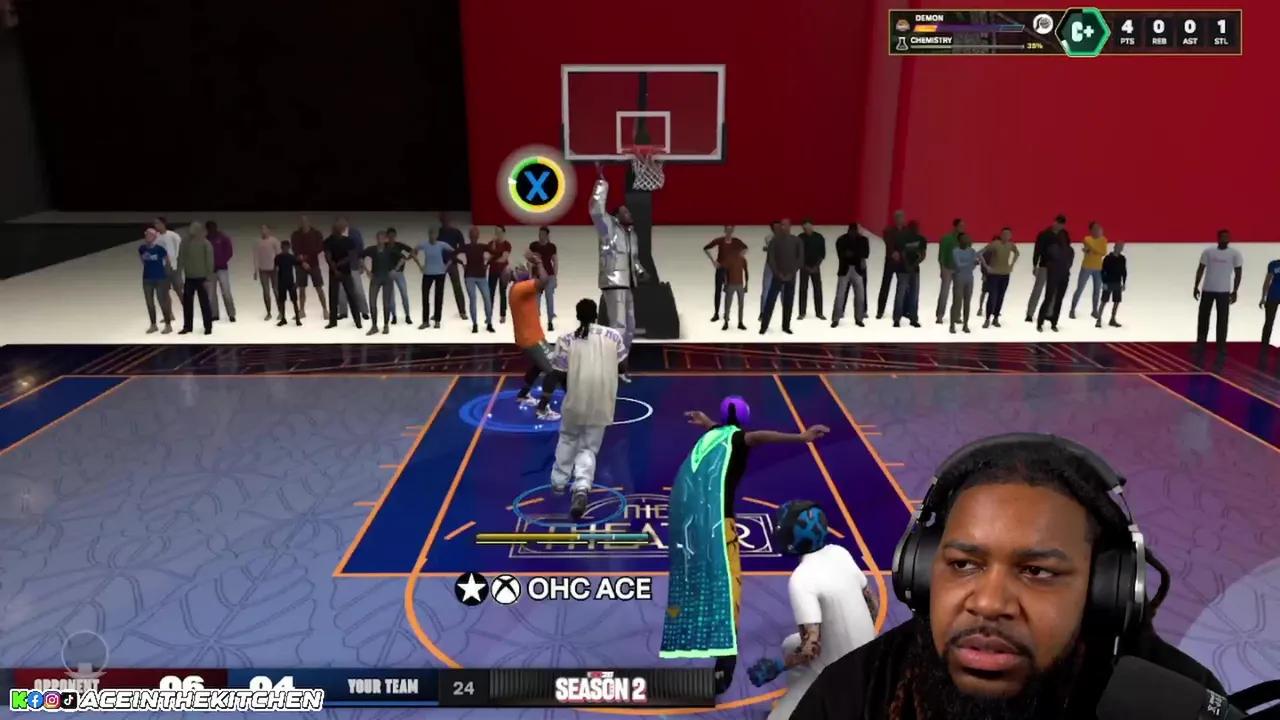
Task: Select the YOUR TEAM score label
Action: [x=383, y=688]
